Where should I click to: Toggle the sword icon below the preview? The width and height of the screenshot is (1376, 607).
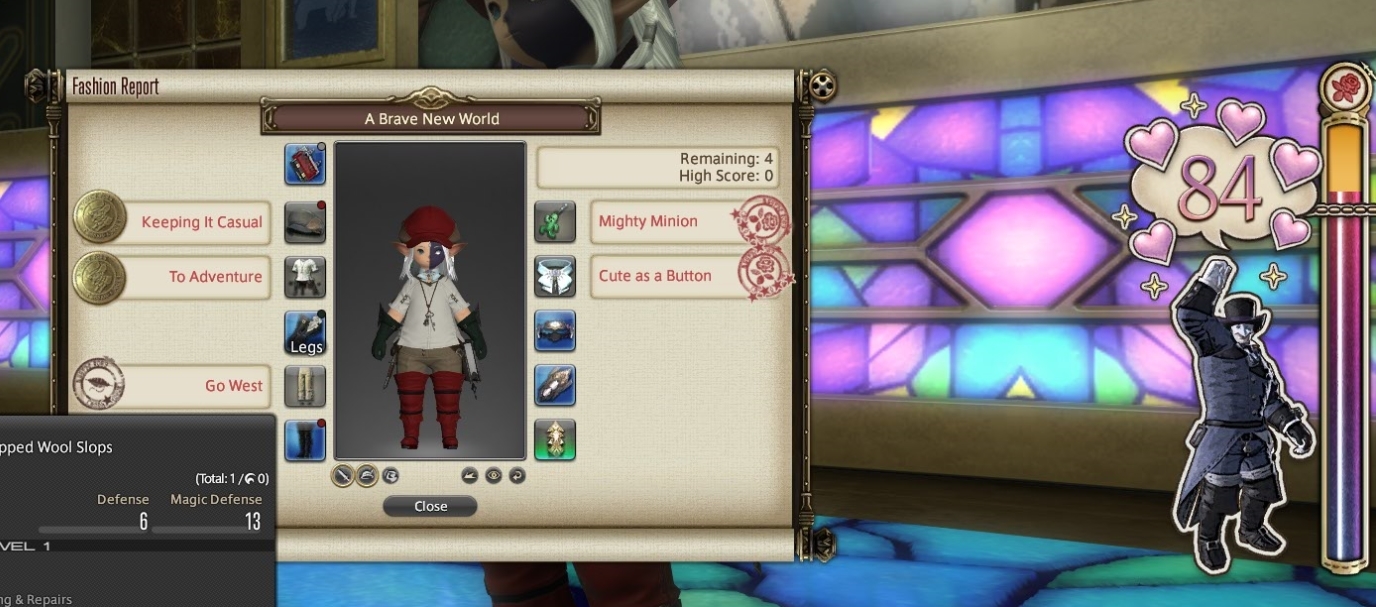tap(343, 476)
